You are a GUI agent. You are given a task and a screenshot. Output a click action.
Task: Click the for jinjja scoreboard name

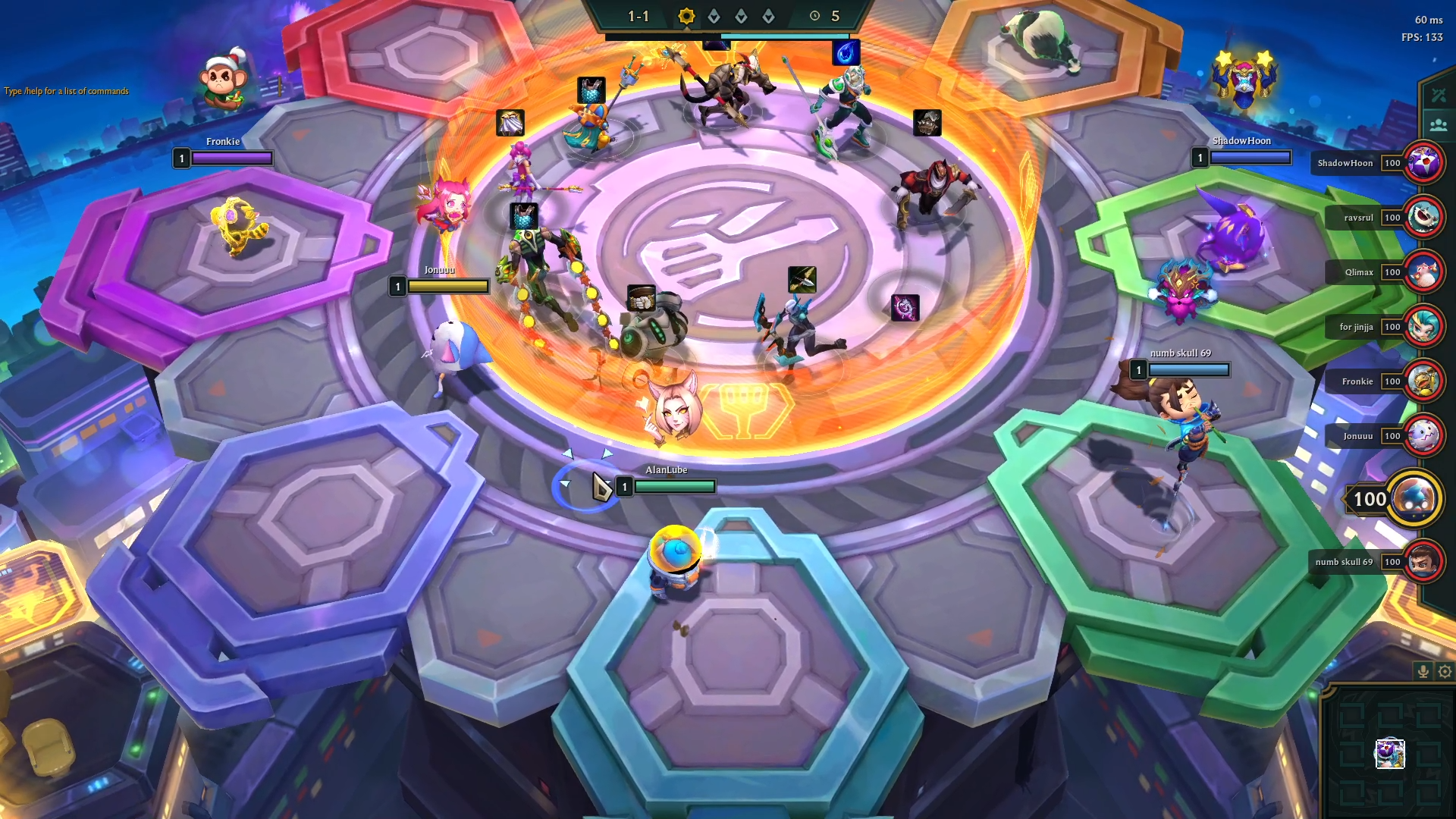click(1357, 327)
